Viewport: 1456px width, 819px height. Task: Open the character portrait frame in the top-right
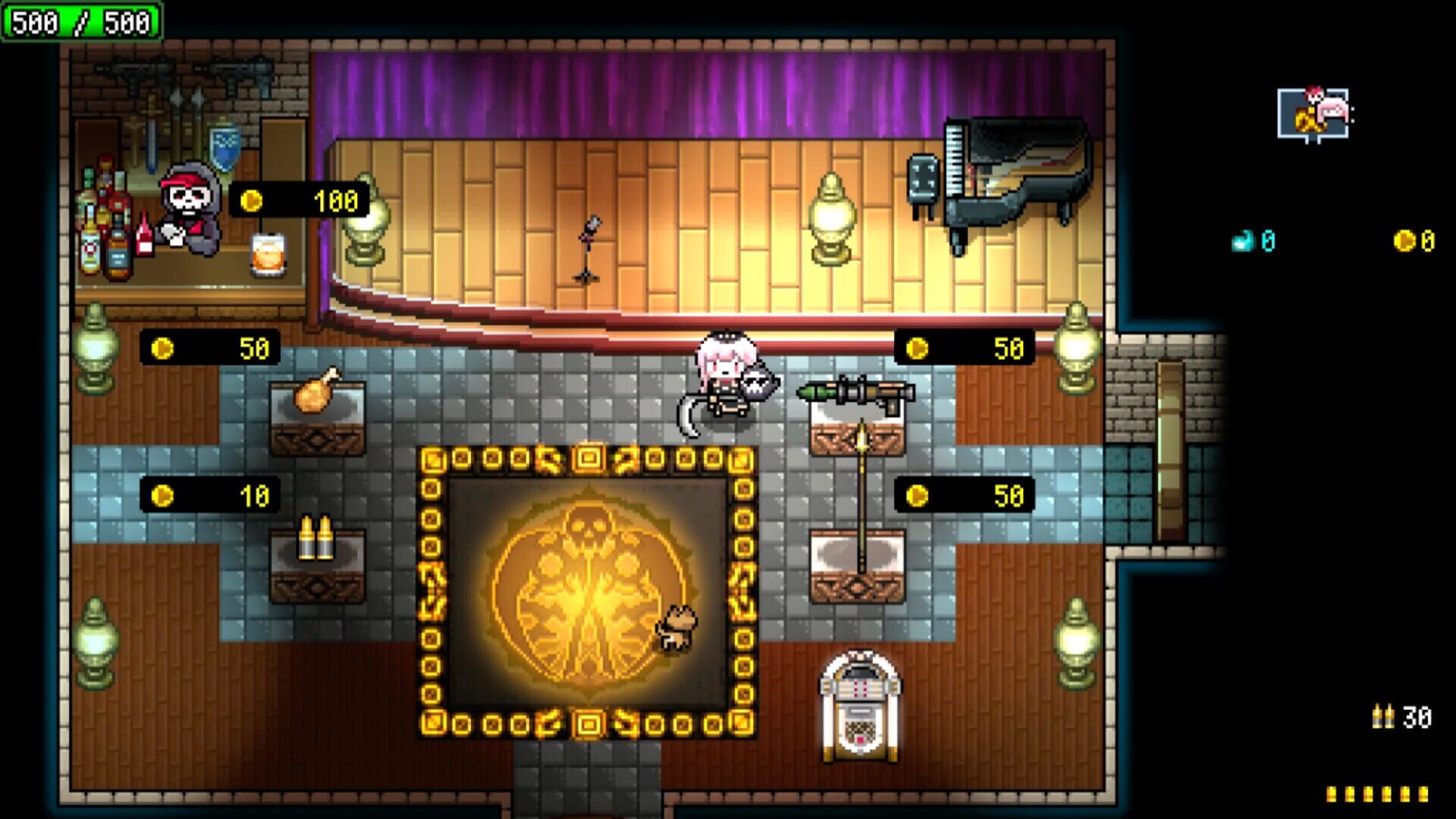(x=1314, y=111)
